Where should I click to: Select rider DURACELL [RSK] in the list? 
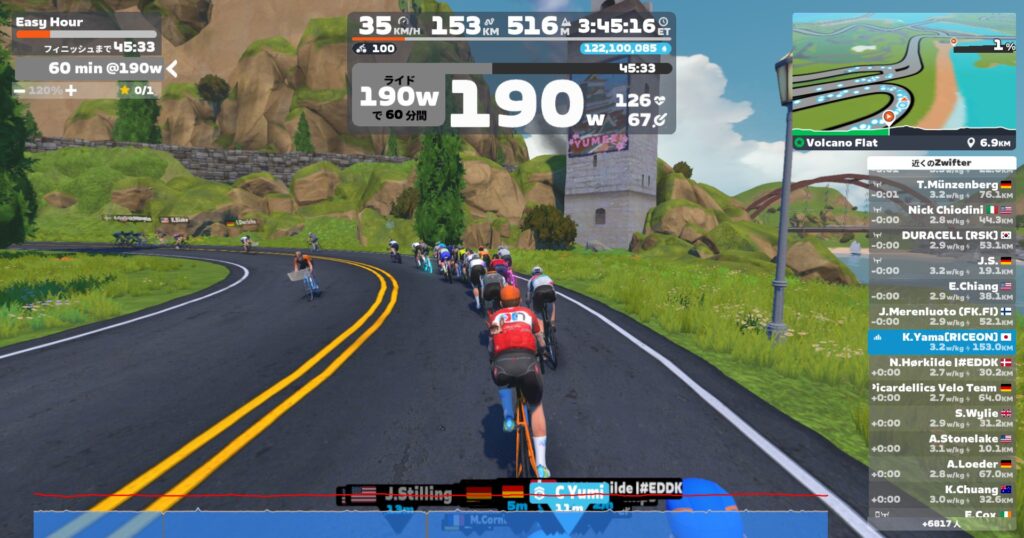tap(941, 239)
